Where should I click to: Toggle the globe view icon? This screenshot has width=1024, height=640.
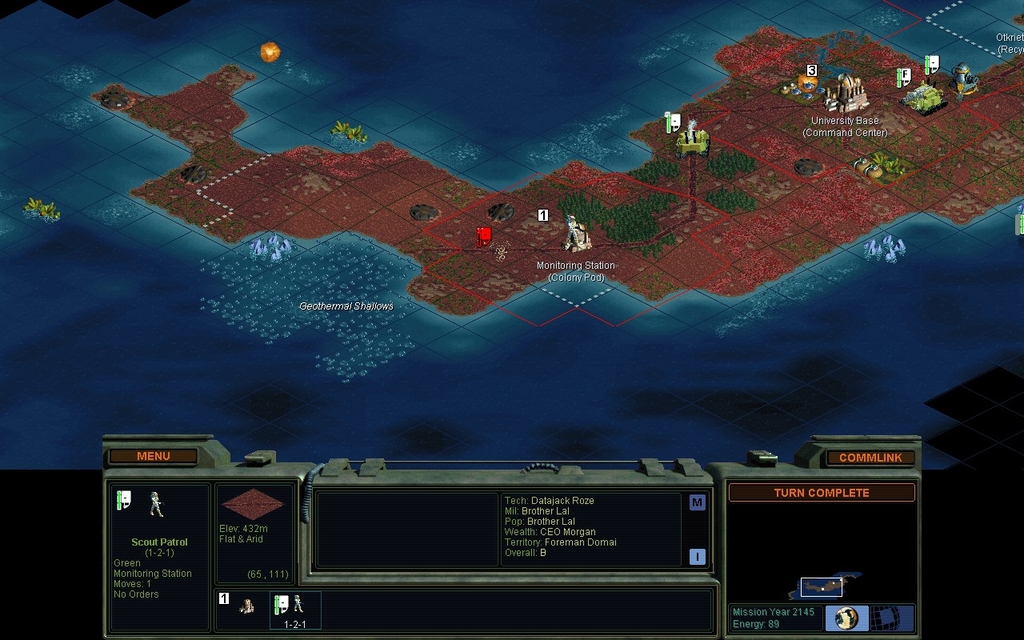click(x=846, y=617)
